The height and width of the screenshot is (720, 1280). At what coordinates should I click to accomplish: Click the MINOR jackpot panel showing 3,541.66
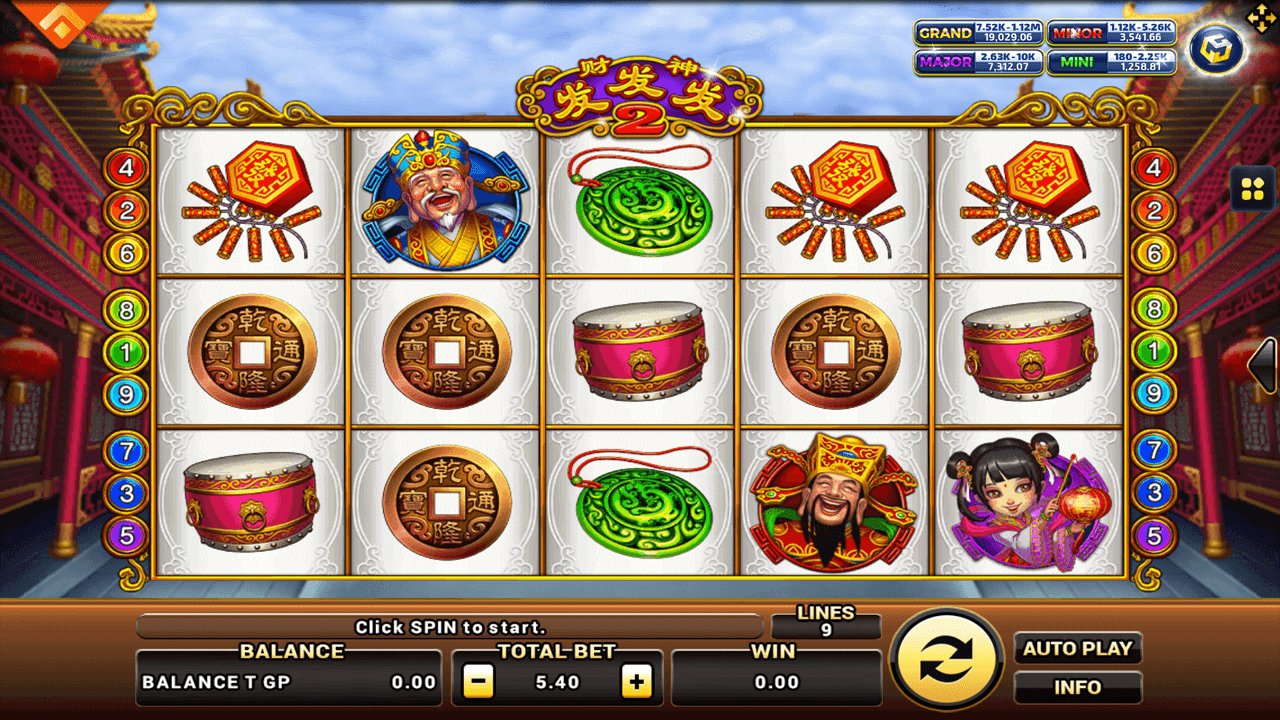point(1112,32)
